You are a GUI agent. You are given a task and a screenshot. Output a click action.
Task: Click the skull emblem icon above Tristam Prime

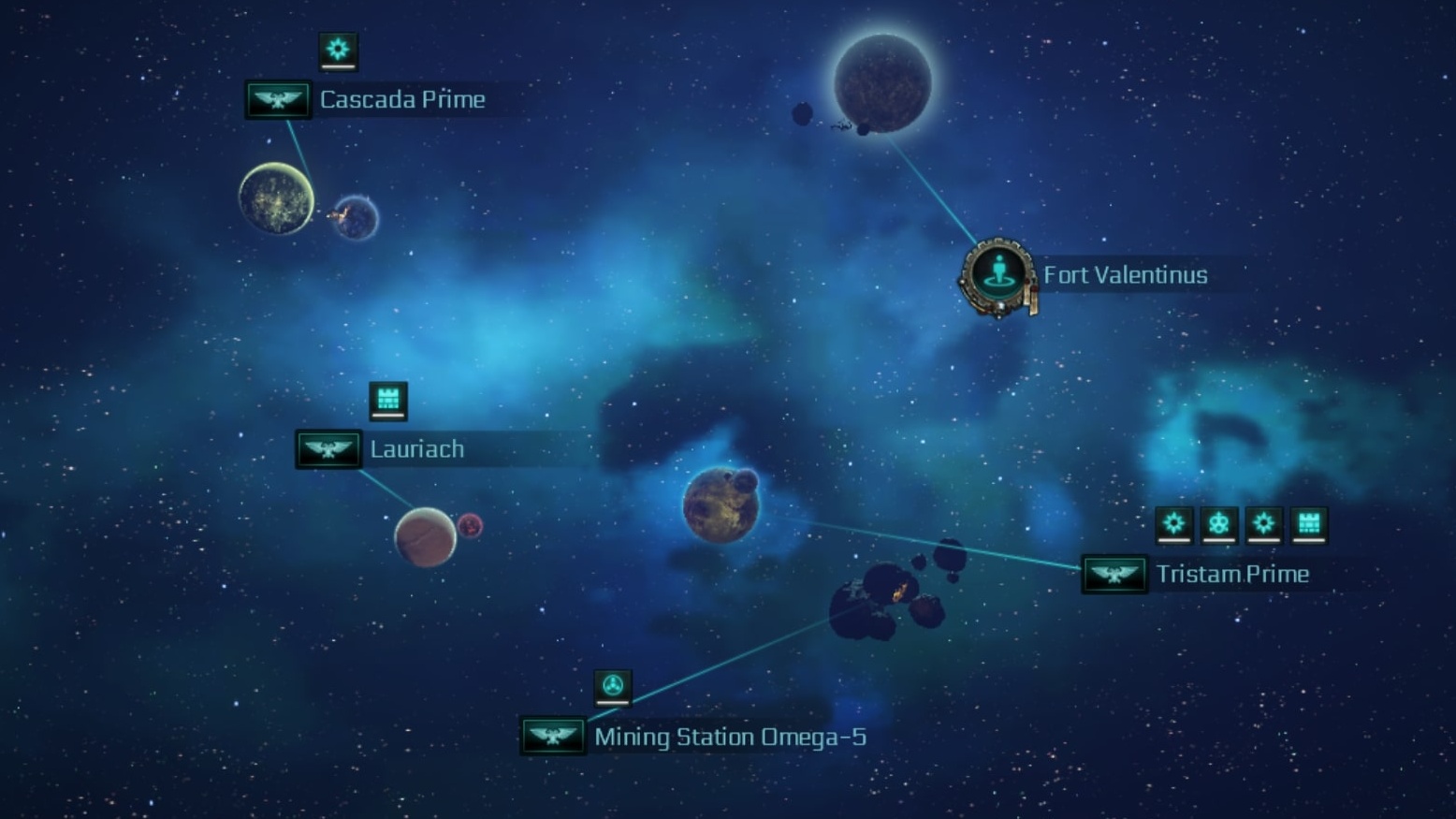click(x=1218, y=524)
